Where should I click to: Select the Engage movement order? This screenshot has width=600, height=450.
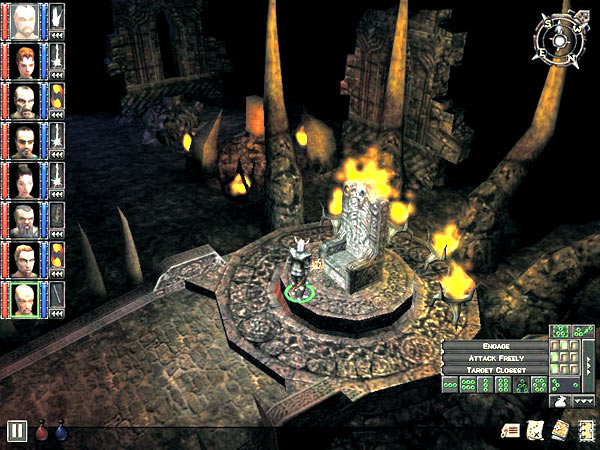click(x=496, y=344)
